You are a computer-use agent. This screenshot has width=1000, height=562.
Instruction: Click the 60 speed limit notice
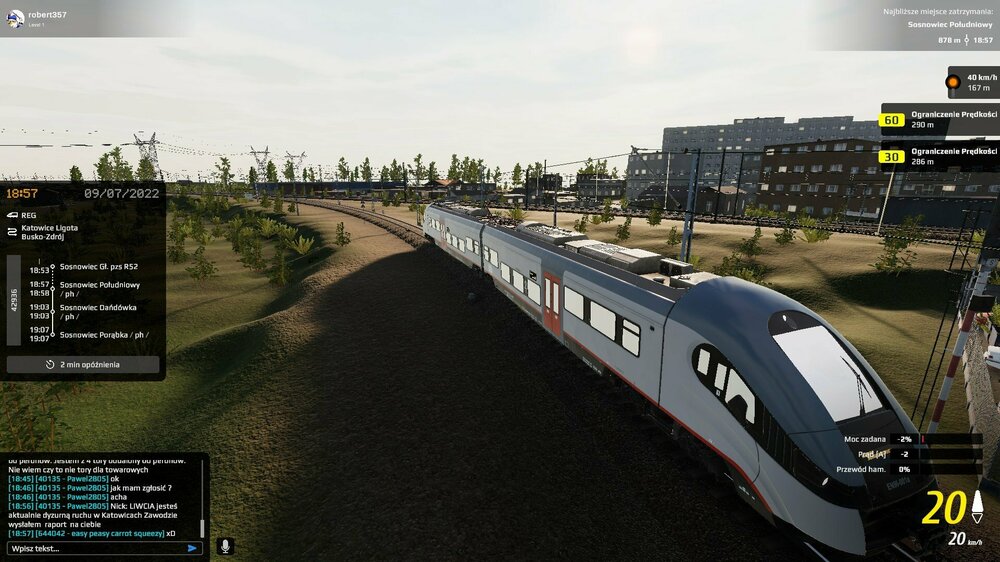938,120
